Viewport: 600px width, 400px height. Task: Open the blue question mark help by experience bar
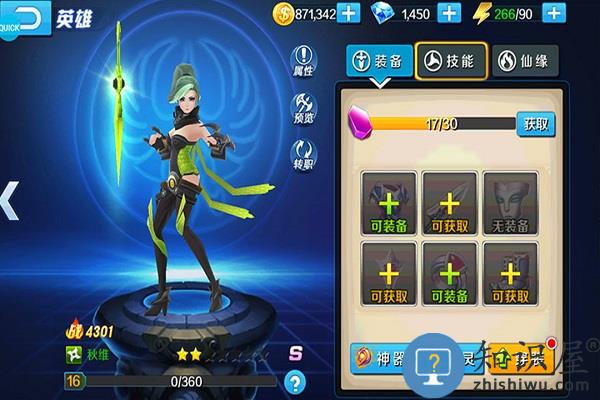(294, 381)
